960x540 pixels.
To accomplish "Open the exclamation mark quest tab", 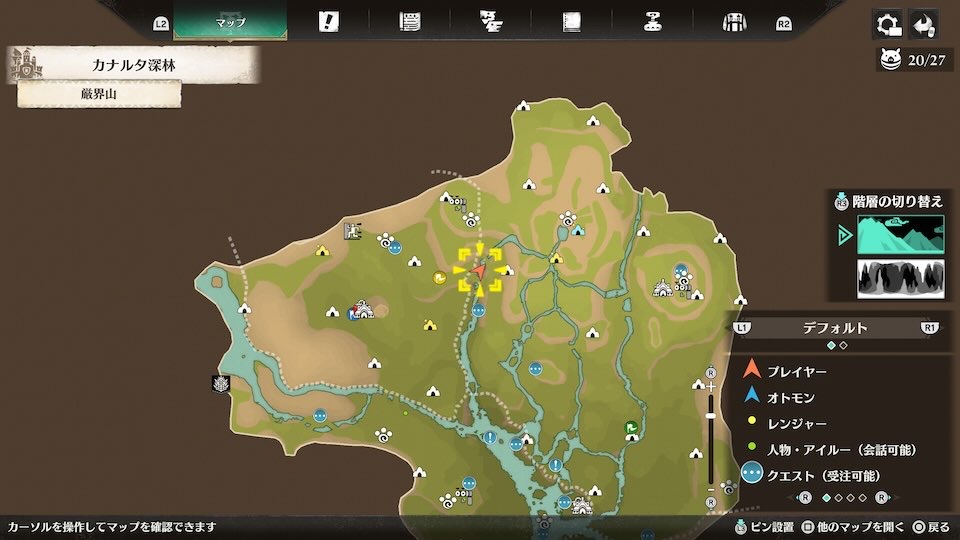I will click(x=328, y=22).
